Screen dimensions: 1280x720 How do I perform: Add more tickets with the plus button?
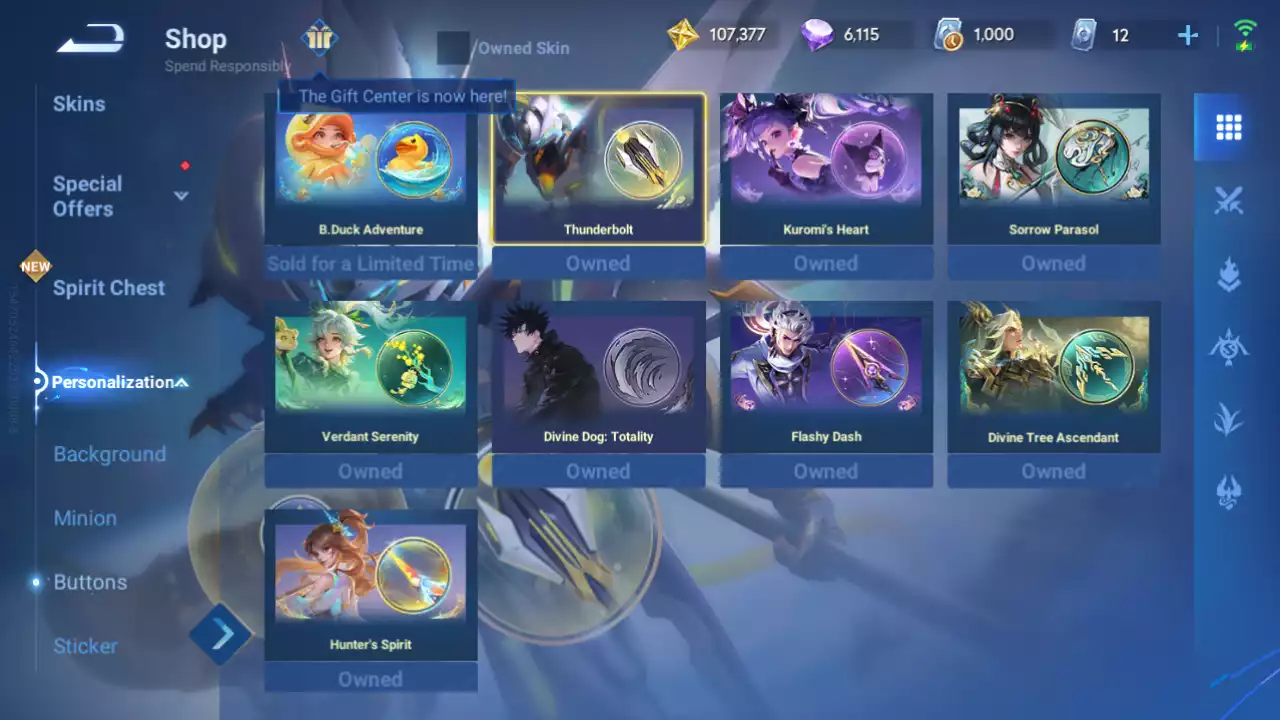click(1188, 36)
